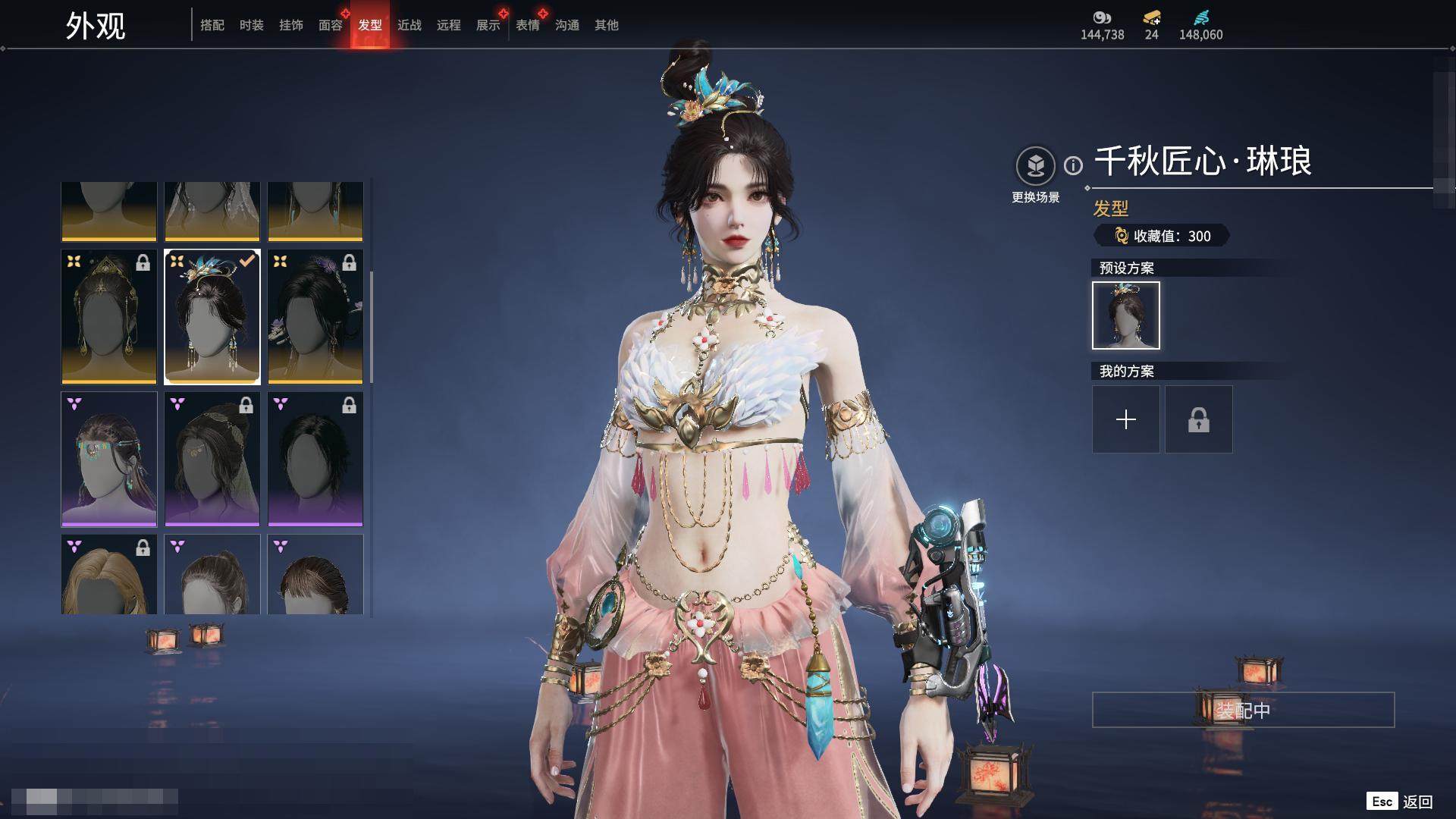Image resolution: width=1456 pixels, height=819 pixels.
Task: Switch to the 远程 ranged tab
Action: (x=449, y=25)
